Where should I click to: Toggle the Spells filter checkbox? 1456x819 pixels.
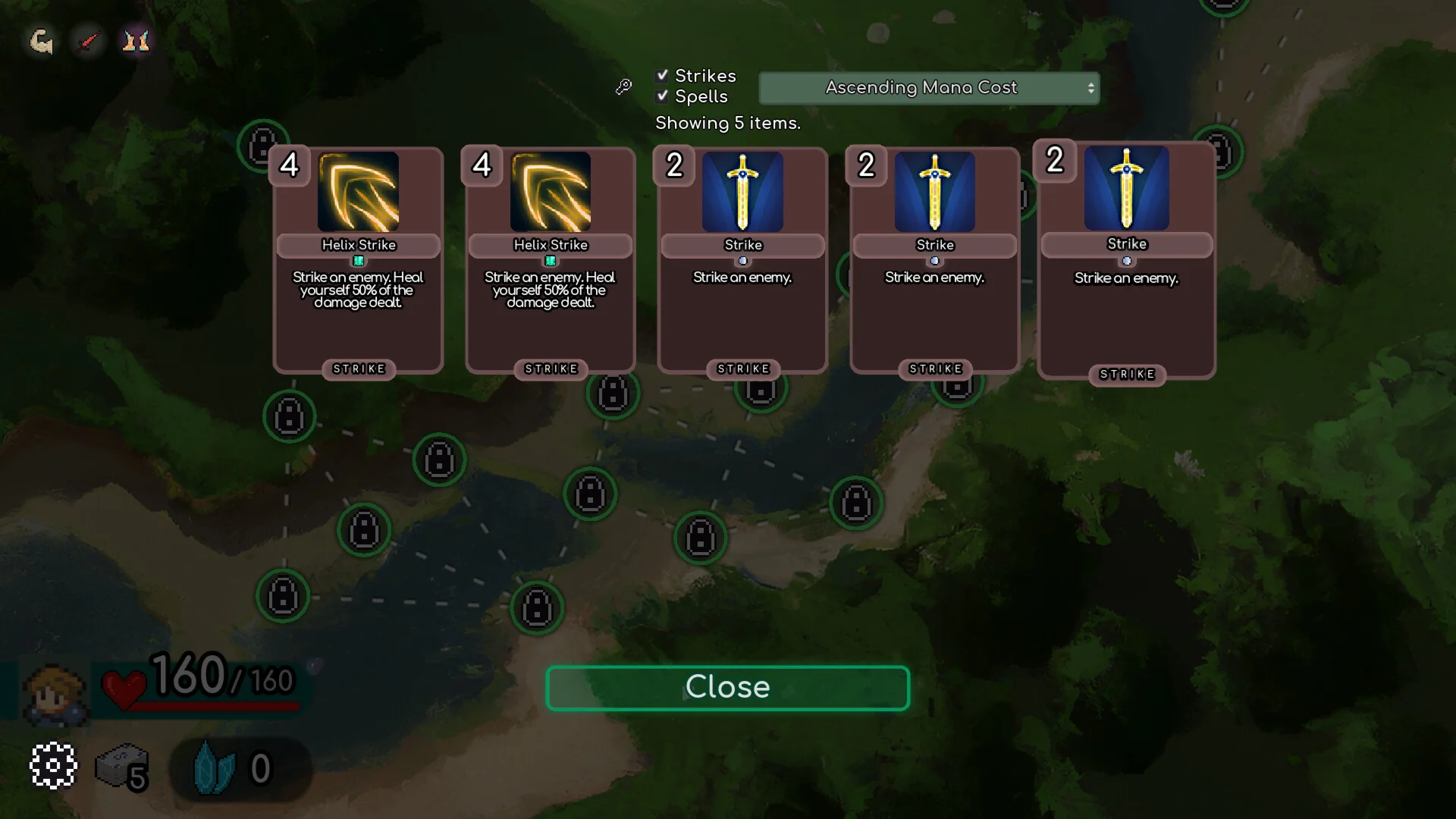[x=663, y=96]
